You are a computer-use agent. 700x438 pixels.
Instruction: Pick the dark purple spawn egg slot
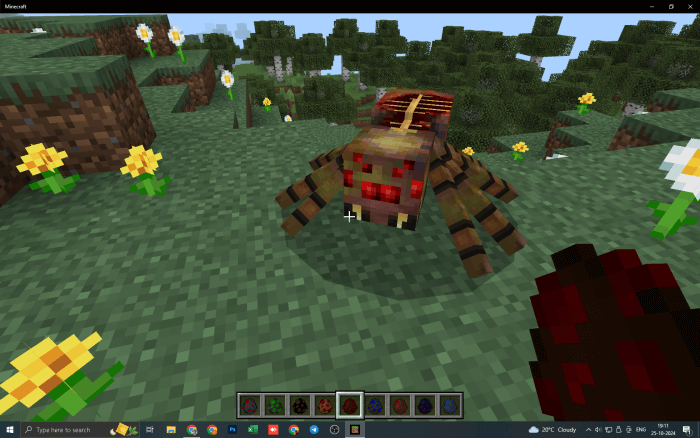[425, 405]
